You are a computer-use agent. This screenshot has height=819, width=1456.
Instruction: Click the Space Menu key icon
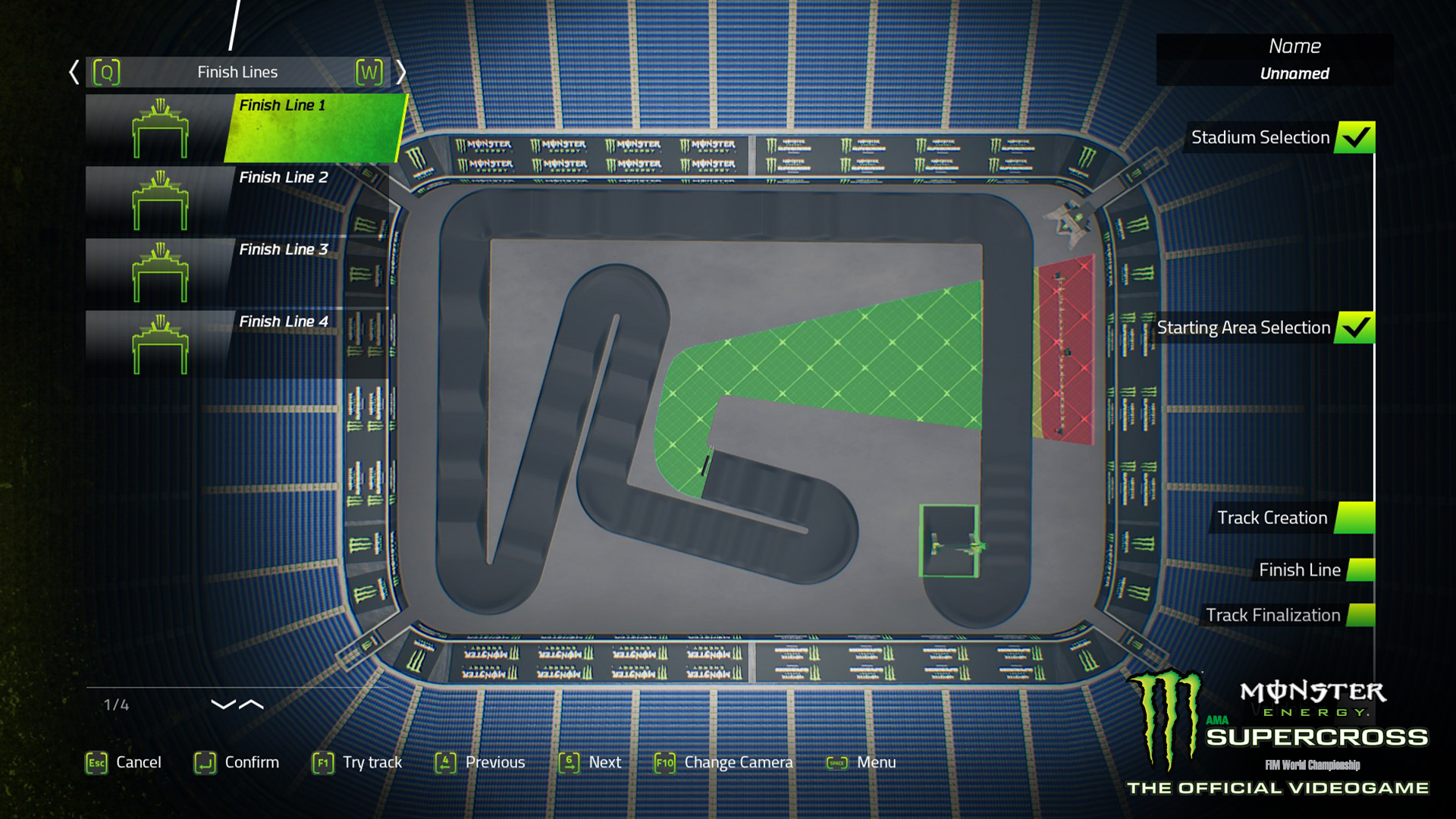(836, 762)
